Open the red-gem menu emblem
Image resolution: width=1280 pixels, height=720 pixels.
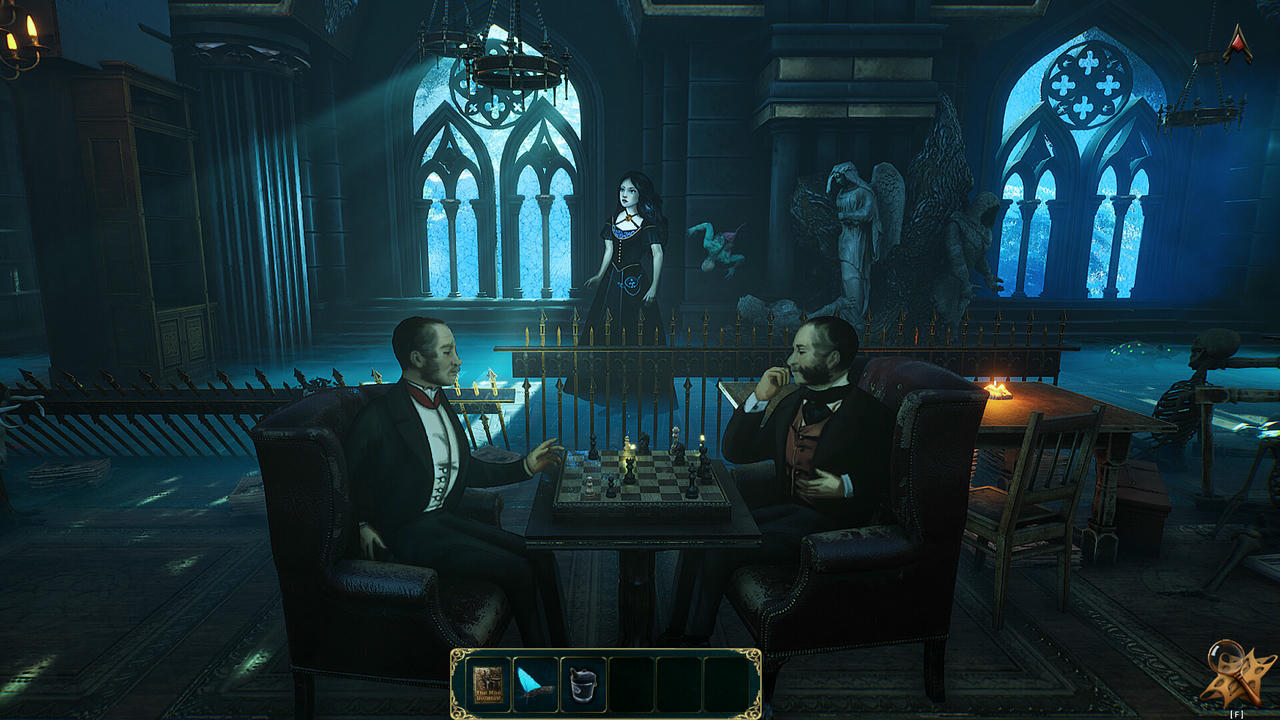[1237, 43]
